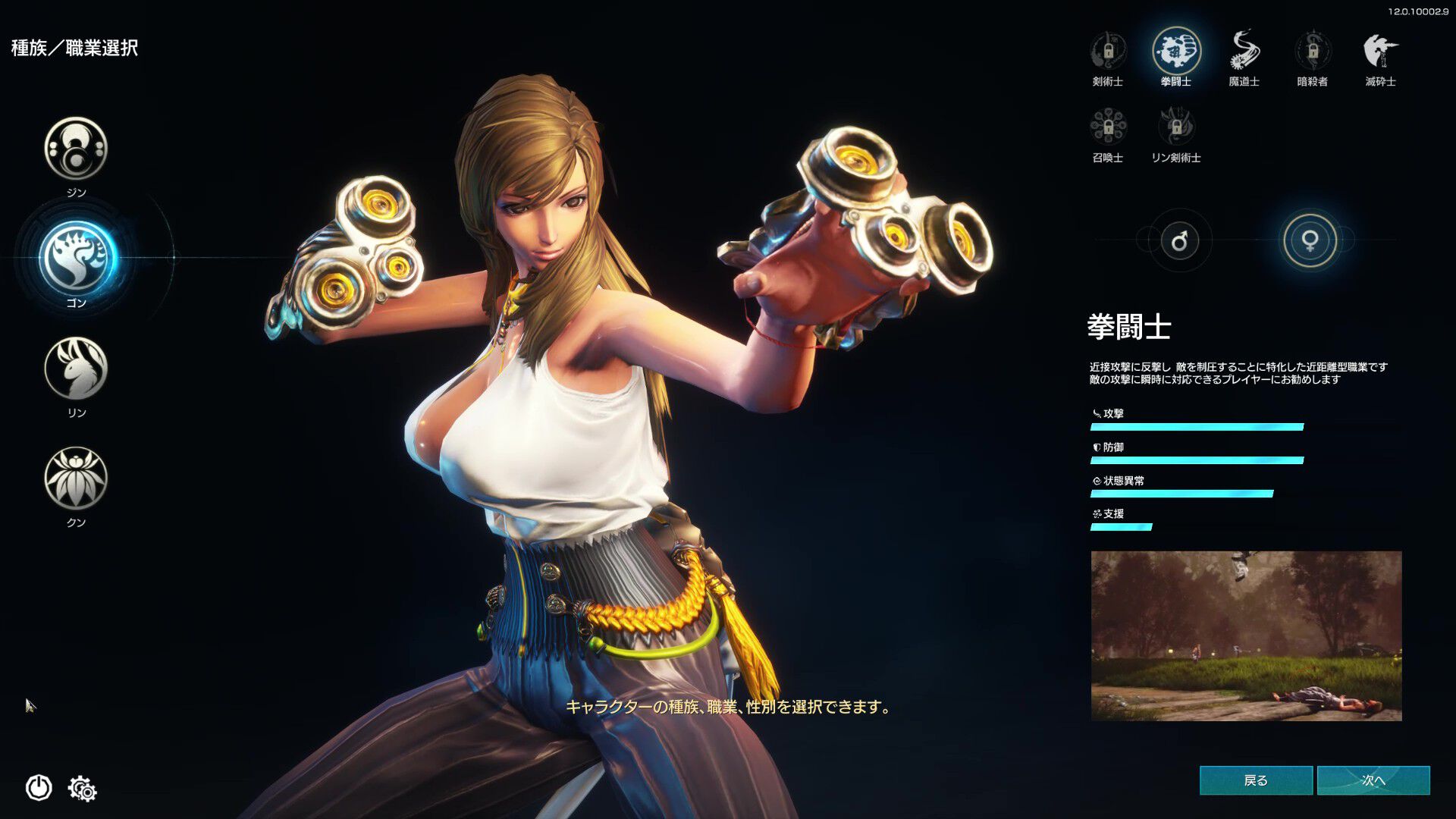Choose the ゴン race emblem
Viewport: 1456px width, 819px height.
tap(76, 258)
